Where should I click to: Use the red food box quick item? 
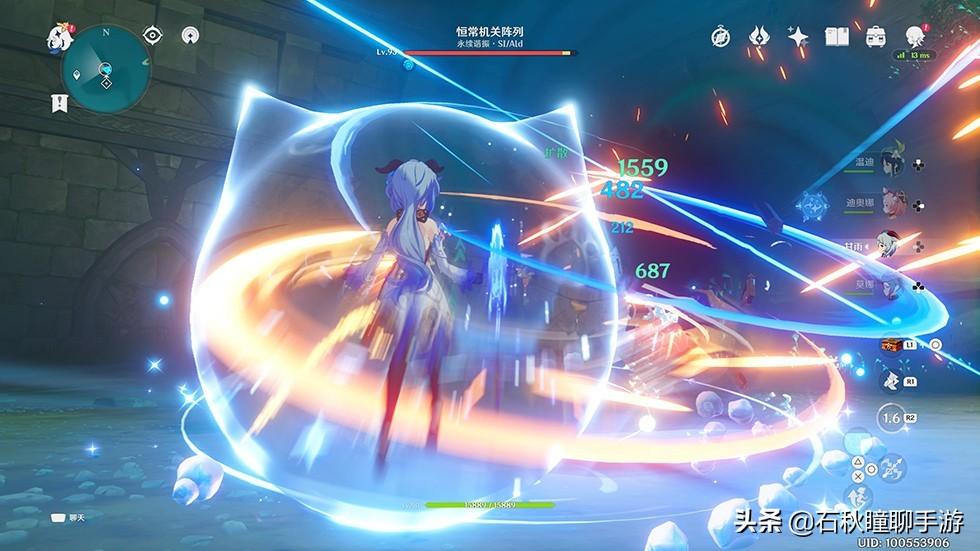pyautogui.click(x=890, y=344)
